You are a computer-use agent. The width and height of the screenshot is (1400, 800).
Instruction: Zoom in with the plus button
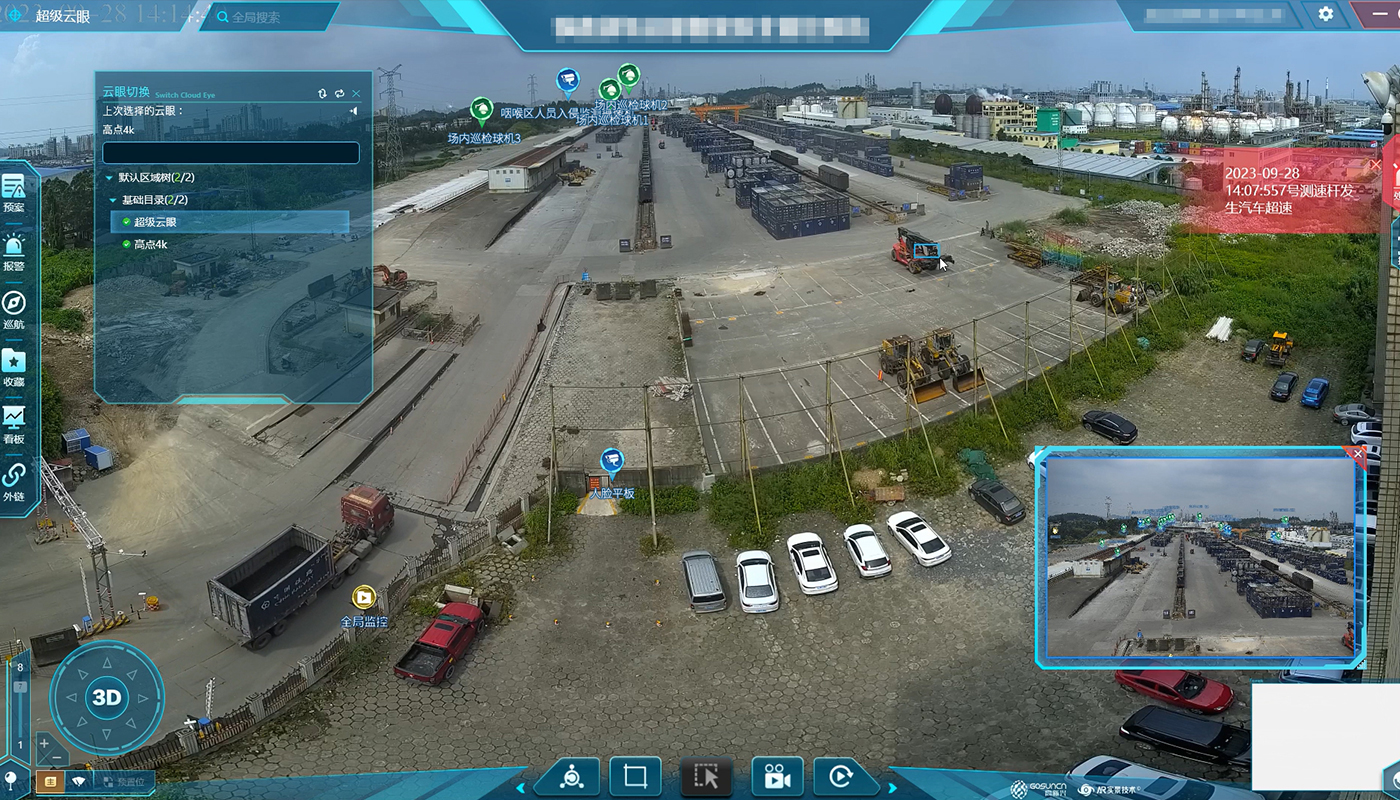pyautogui.click(x=45, y=743)
